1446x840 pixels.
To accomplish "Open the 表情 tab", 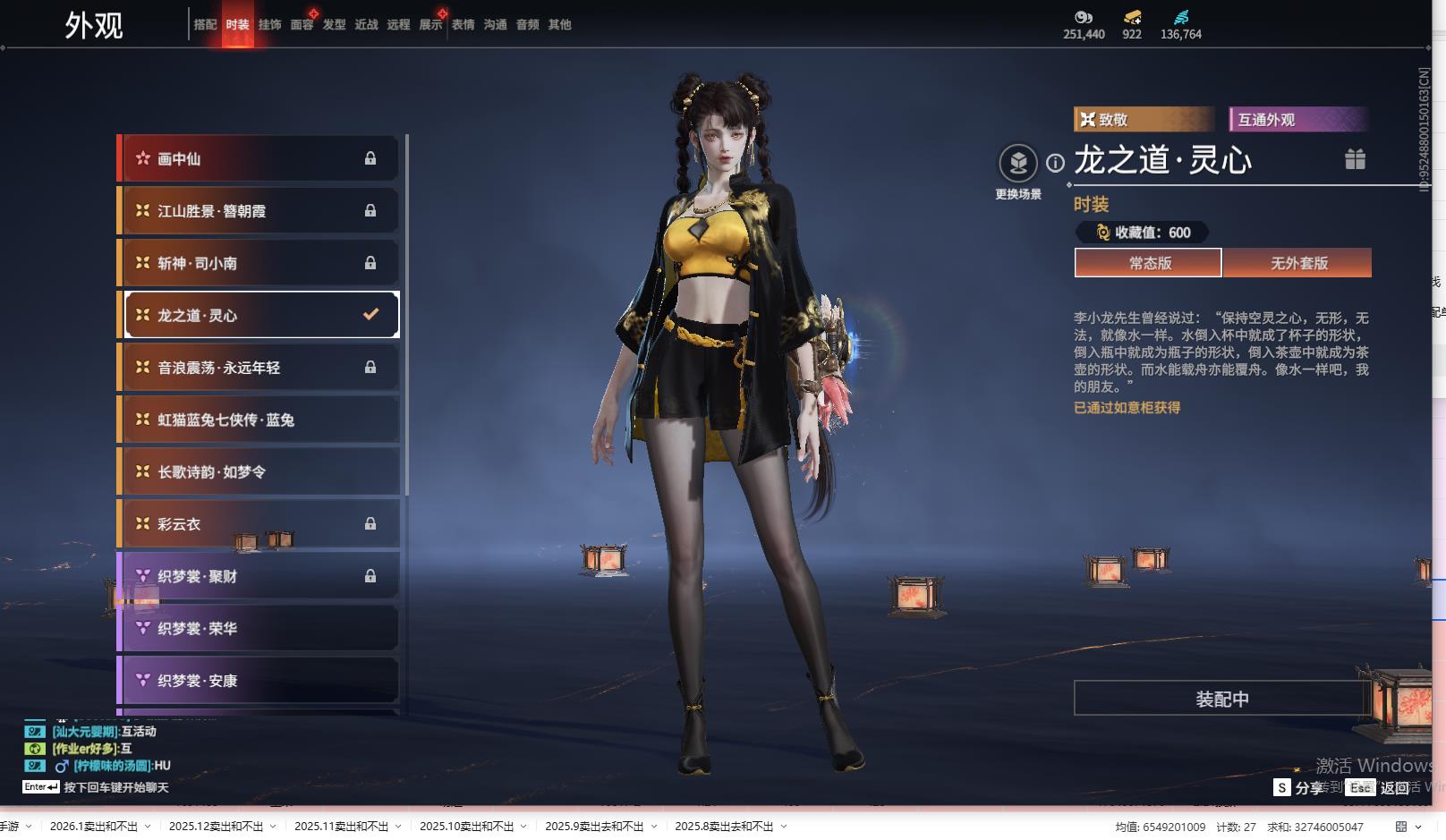I will tap(463, 25).
